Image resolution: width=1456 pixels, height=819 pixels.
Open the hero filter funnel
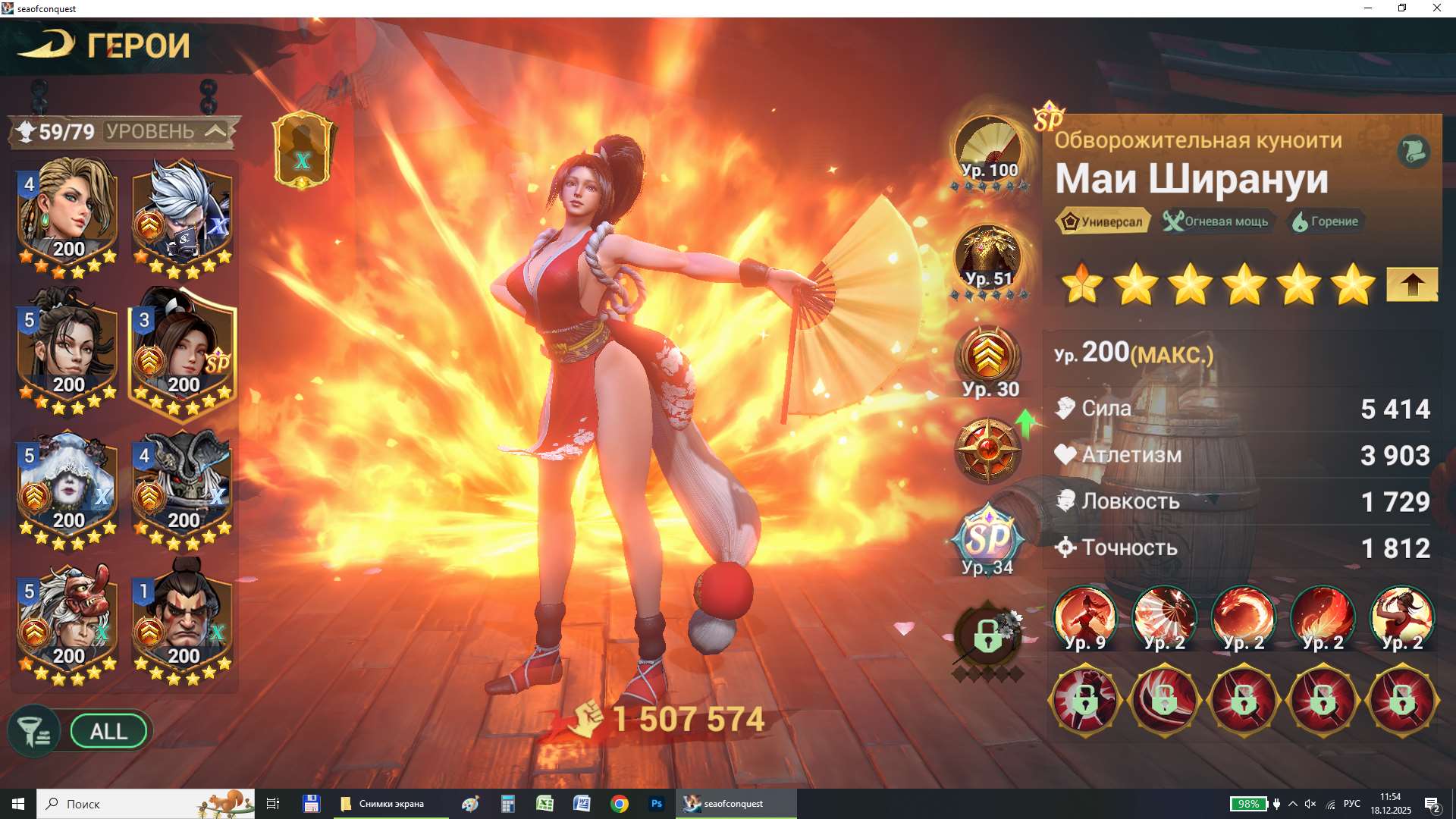pos(33,732)
